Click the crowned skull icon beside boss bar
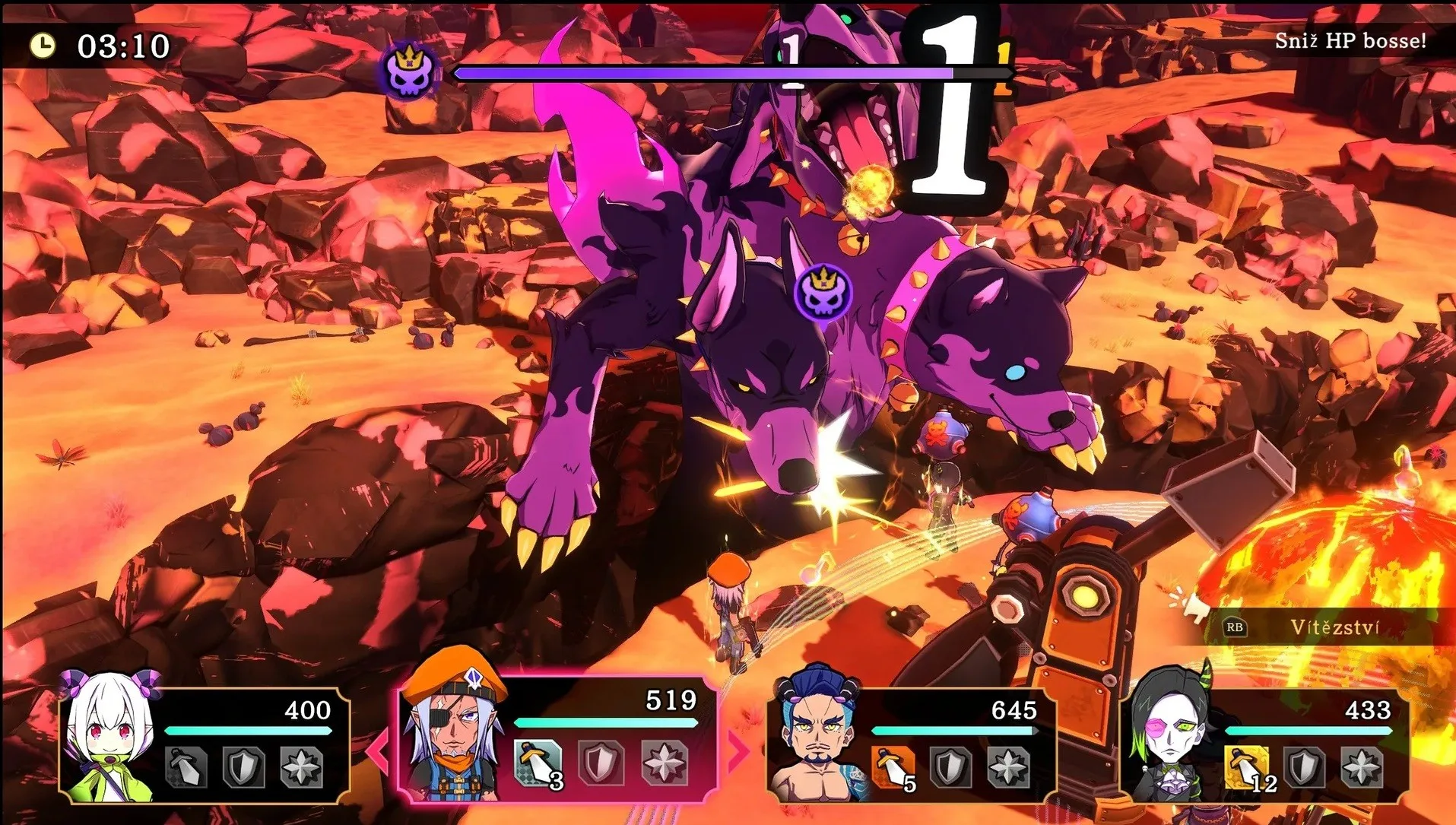Viewport: 1456px width, 825px height. click(411, 71)
